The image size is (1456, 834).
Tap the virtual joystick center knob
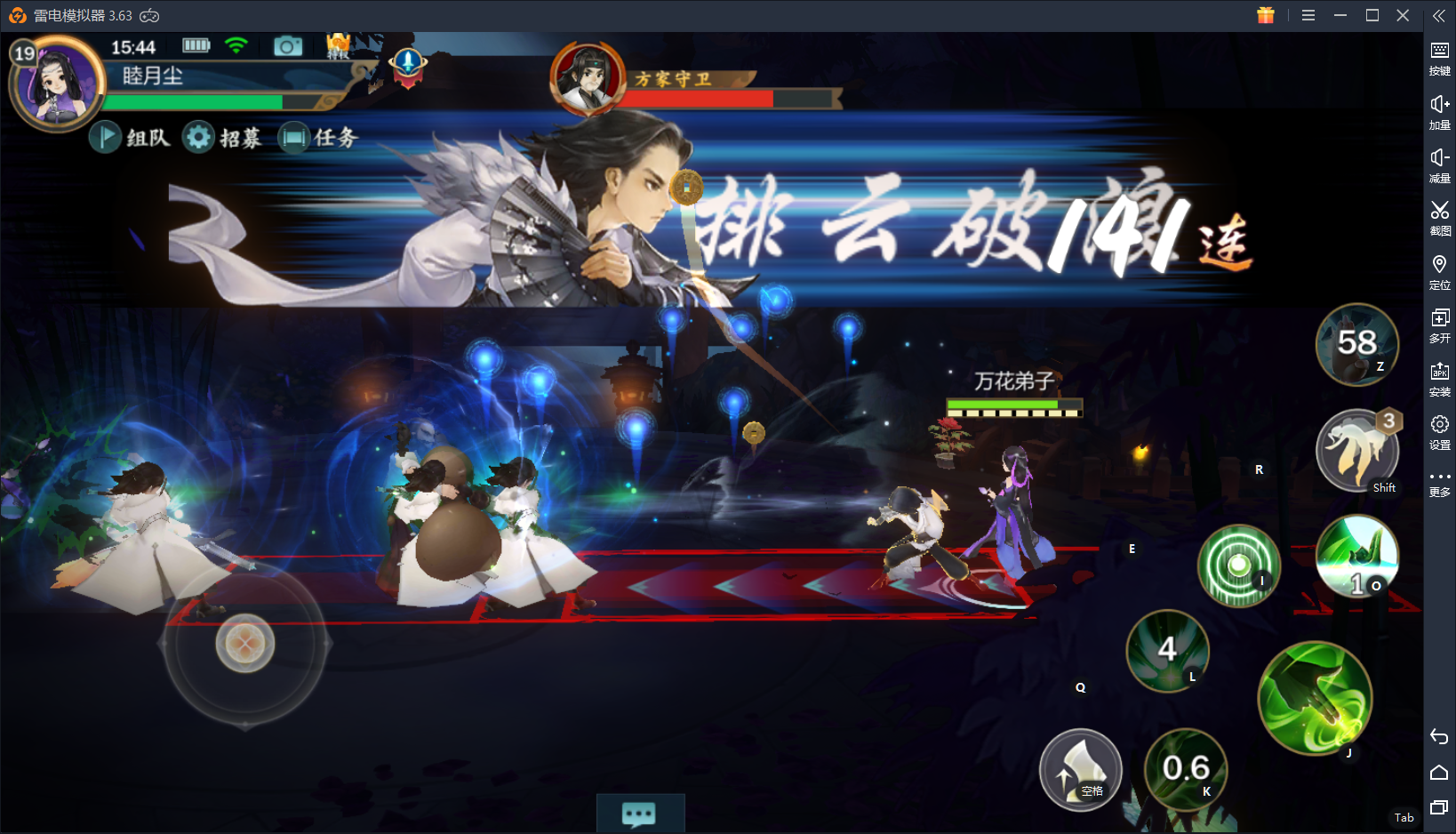pos(245,643)
